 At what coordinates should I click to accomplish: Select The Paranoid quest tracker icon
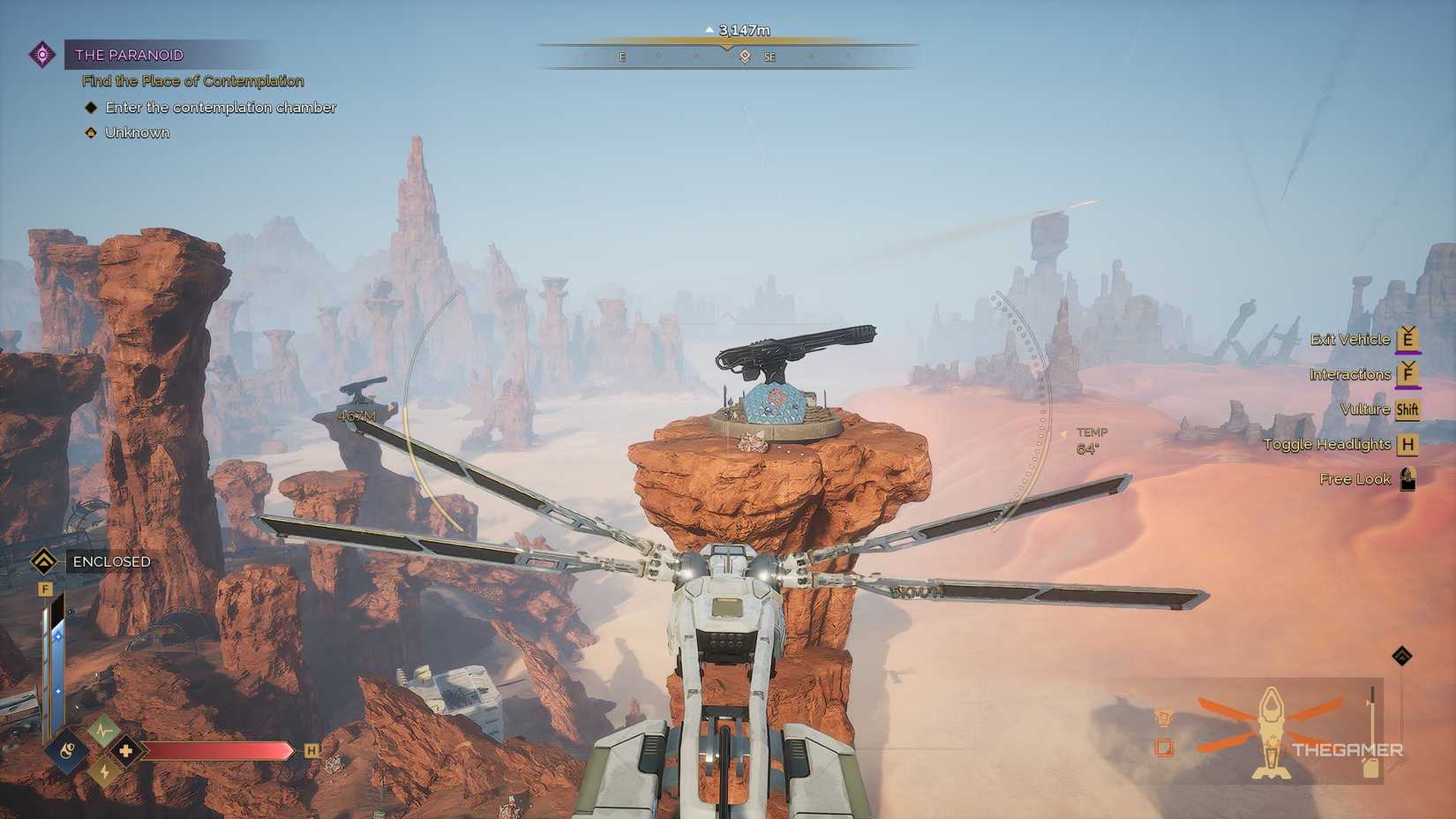pos(42,54)
